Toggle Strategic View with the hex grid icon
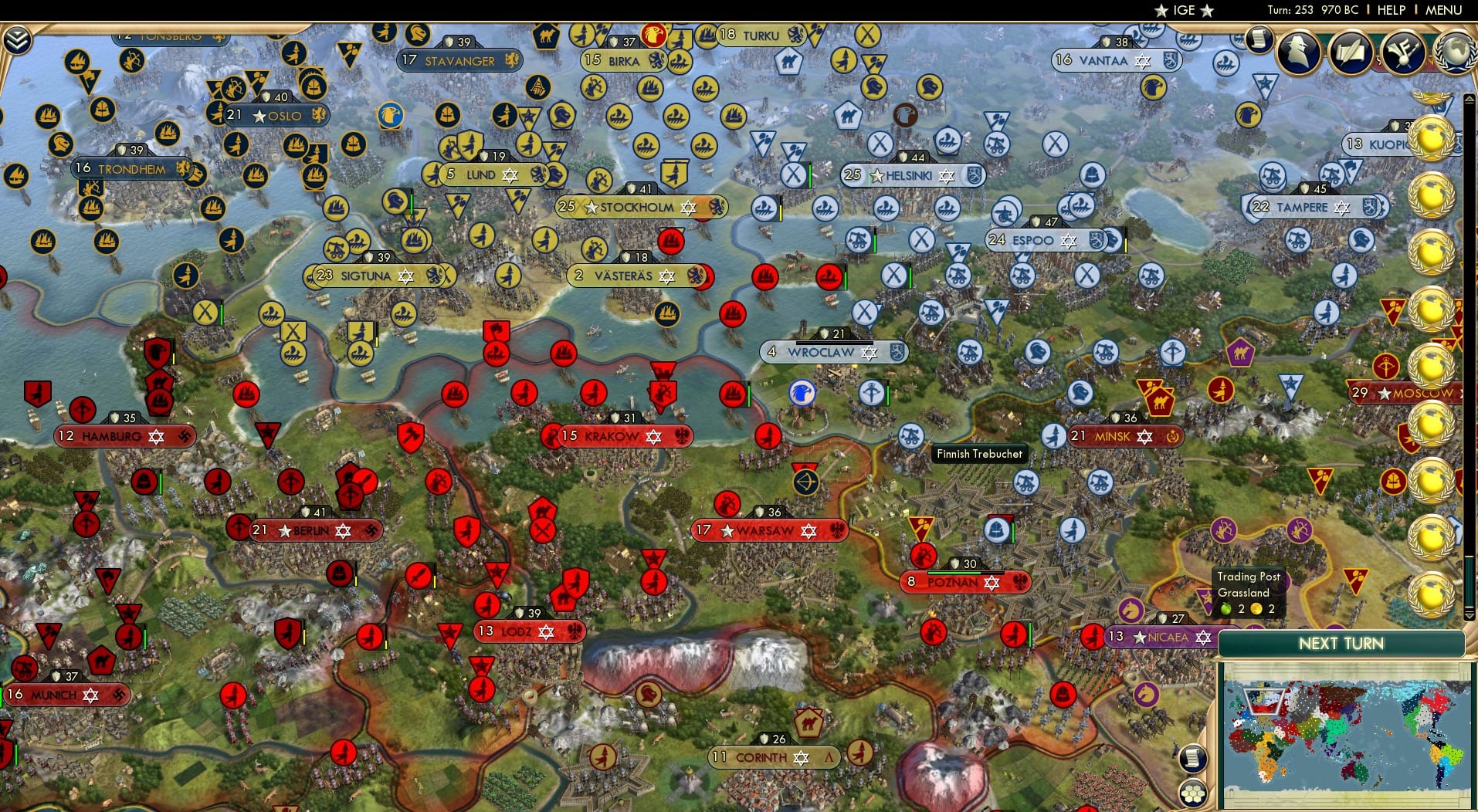 pos(1194,791)
